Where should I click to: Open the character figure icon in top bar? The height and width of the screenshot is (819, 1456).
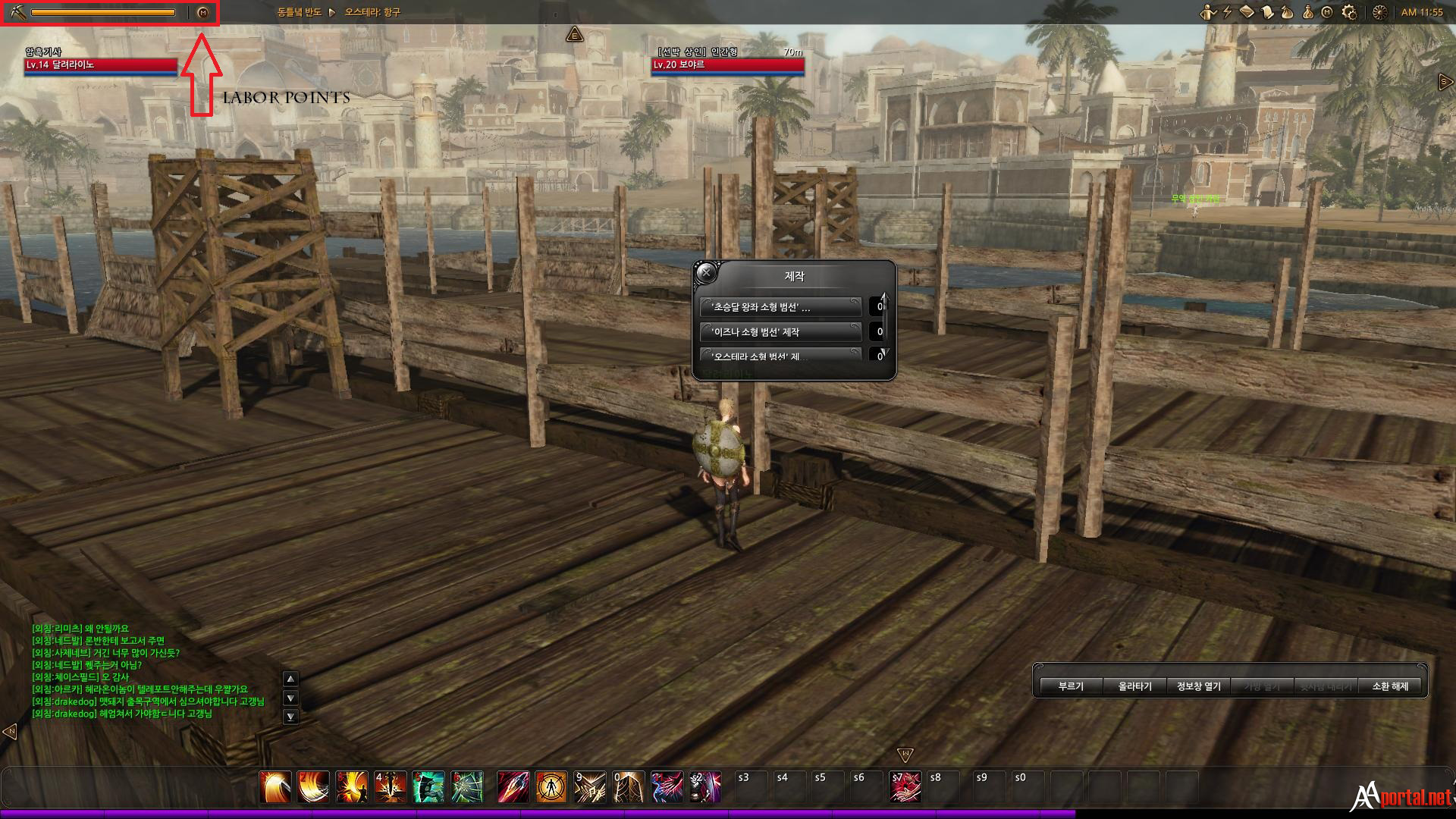pos(1207,12)
